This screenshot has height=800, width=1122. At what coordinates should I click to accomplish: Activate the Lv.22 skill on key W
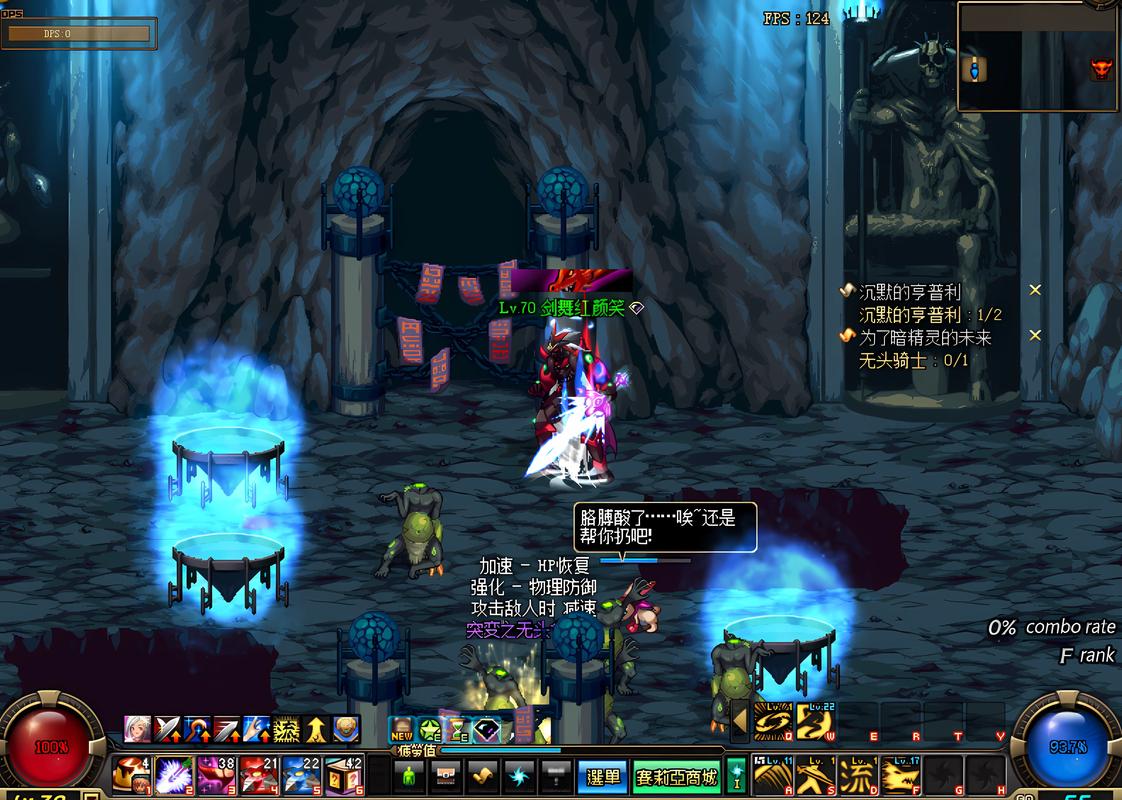pyautogui.click(x=815, y=720)
